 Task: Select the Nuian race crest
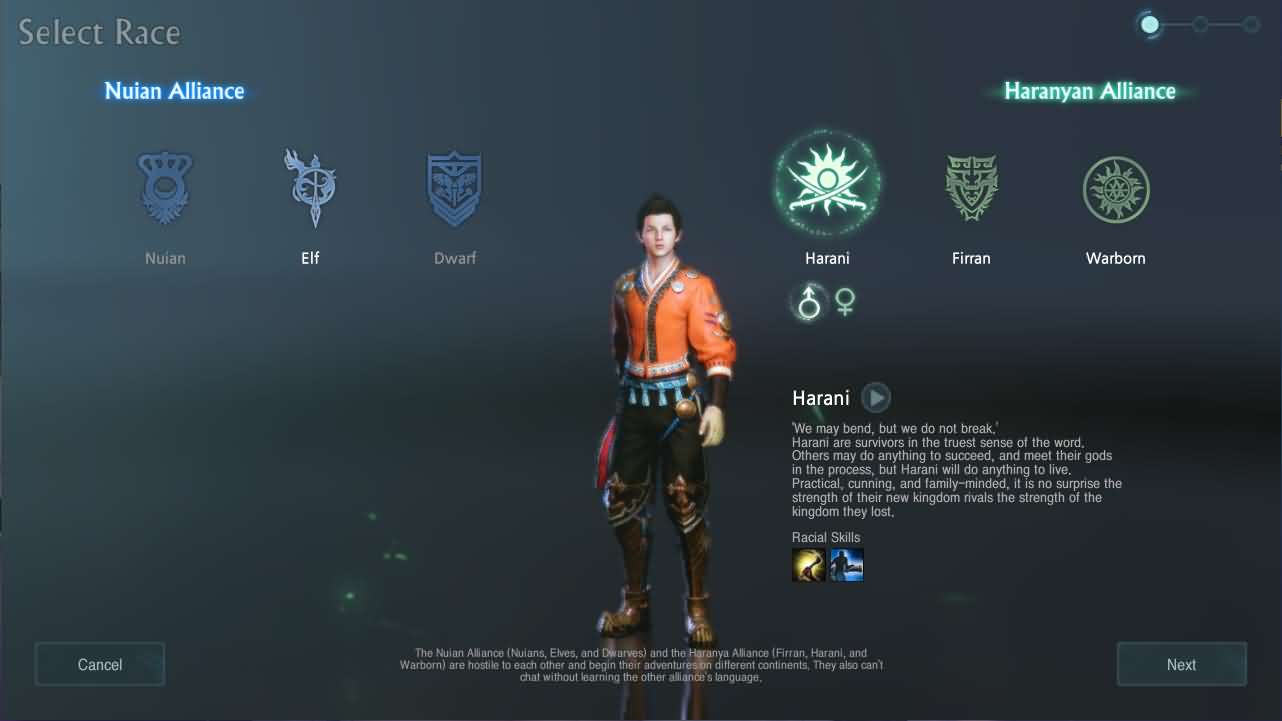164,189
